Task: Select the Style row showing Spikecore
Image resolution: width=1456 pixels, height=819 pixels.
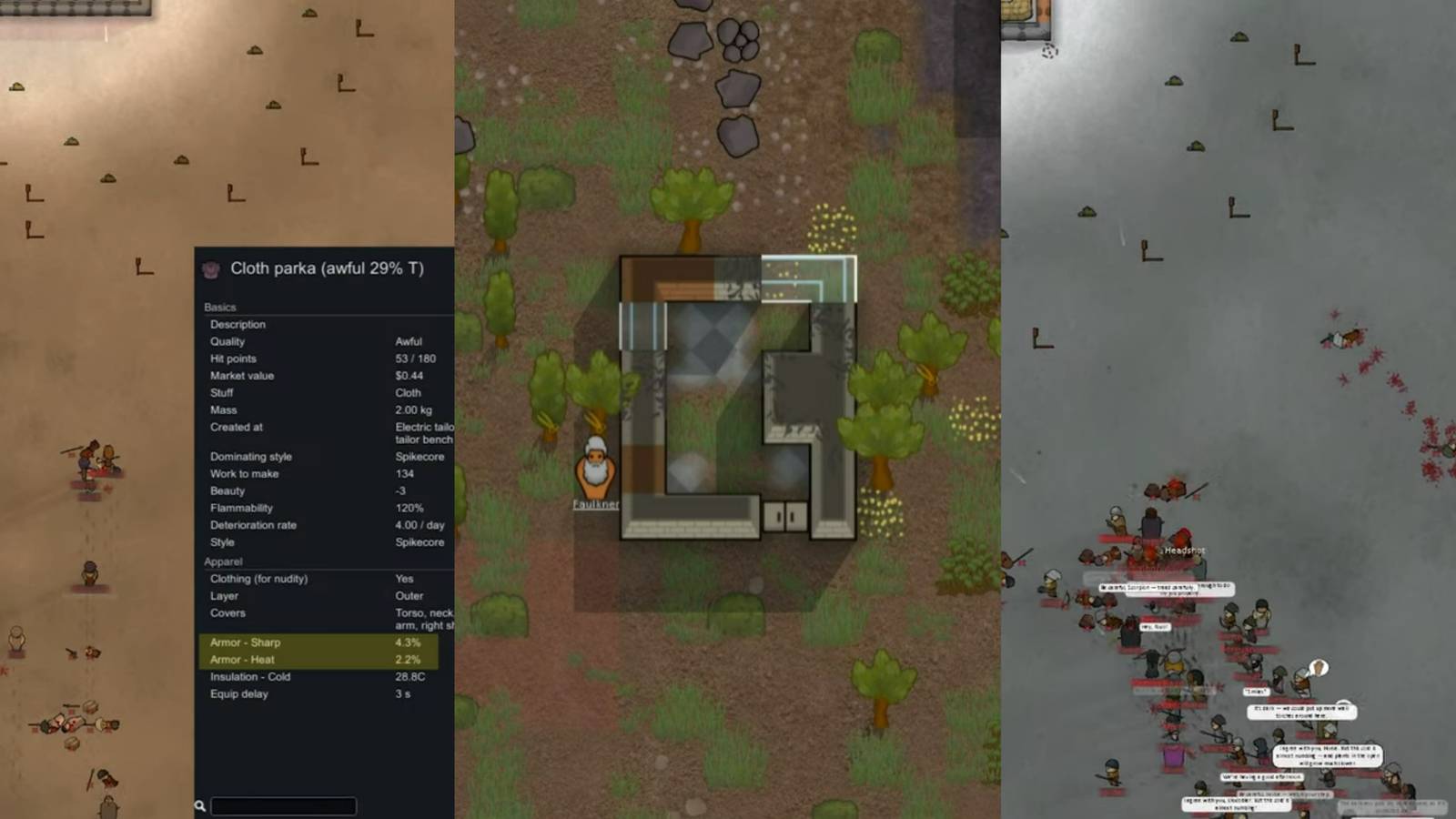Action: 224,541
